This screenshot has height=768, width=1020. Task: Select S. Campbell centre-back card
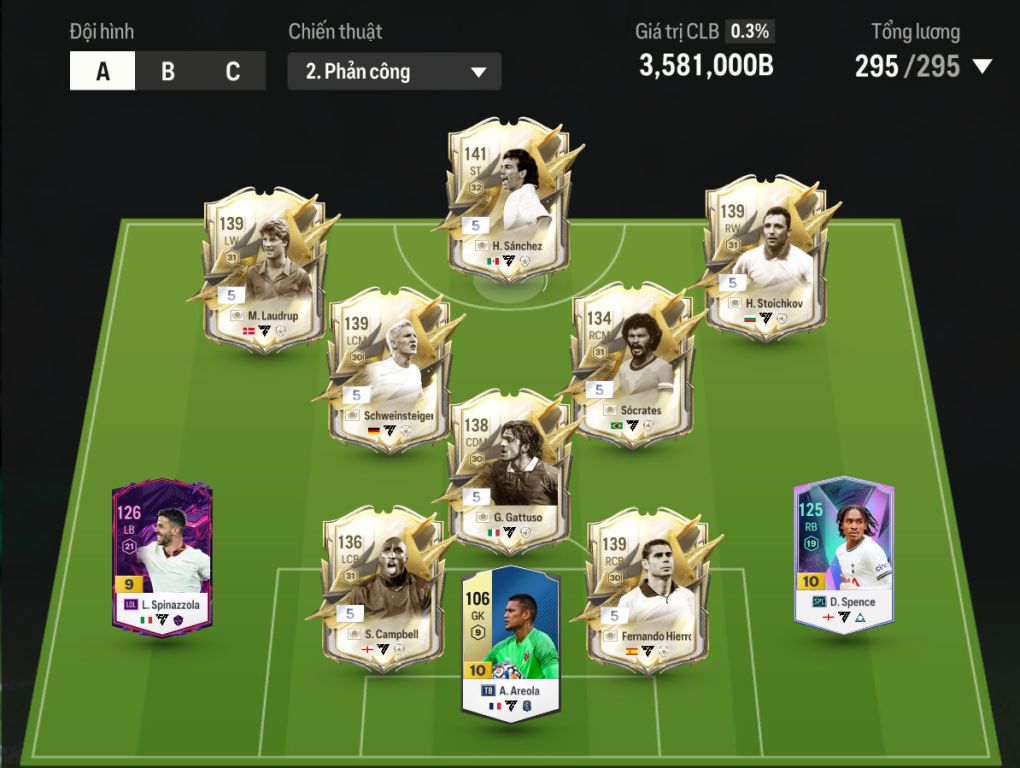coord(381,585)
